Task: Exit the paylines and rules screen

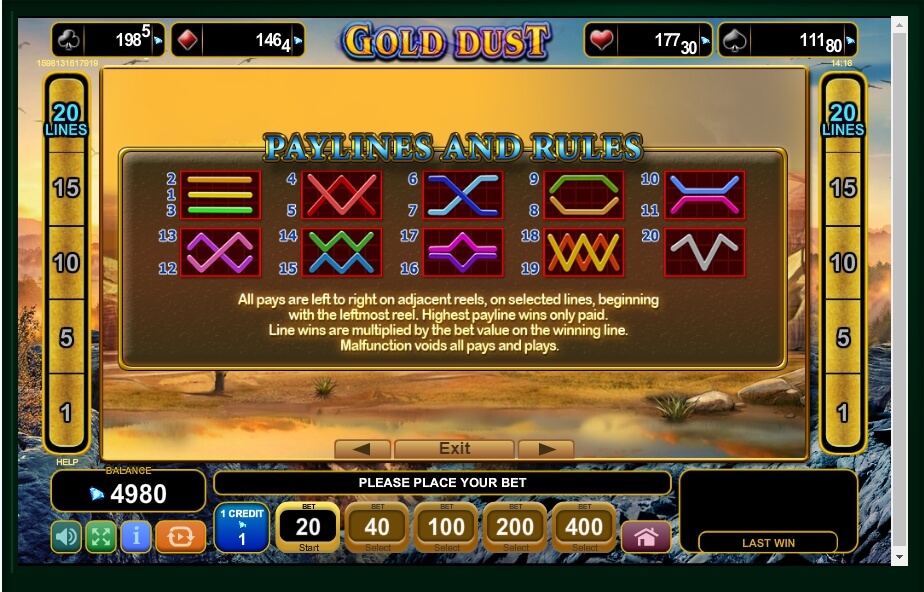Action: click(x=454, y=449)
